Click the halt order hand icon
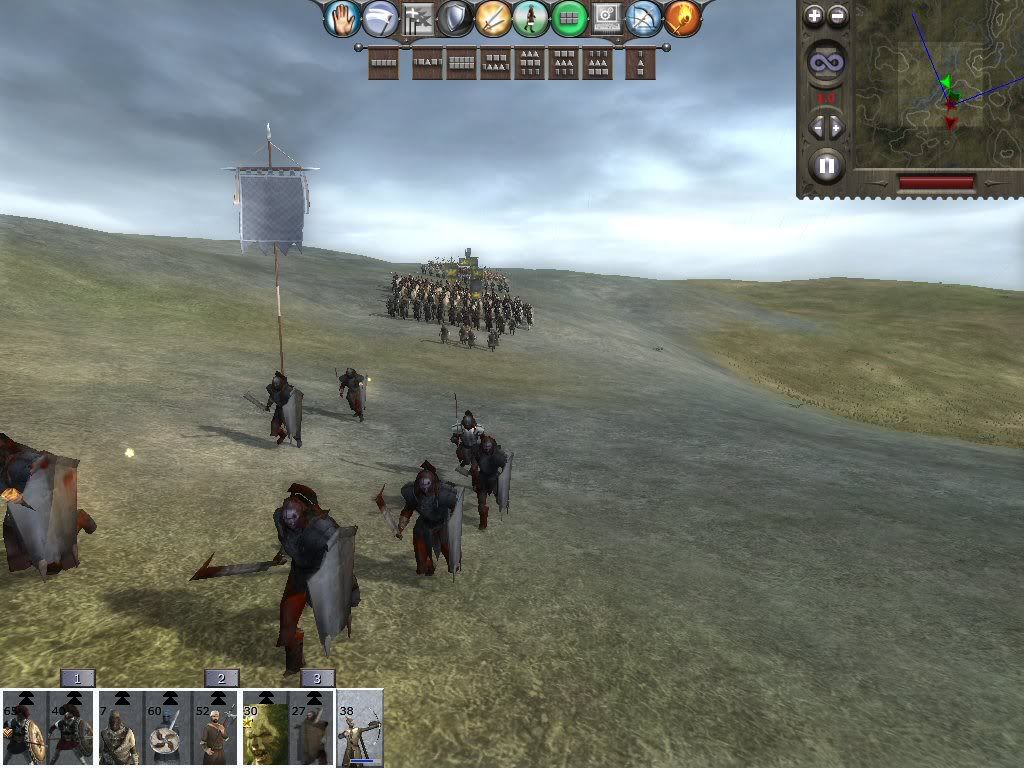The image size is (1024, 768). [342, 18]
